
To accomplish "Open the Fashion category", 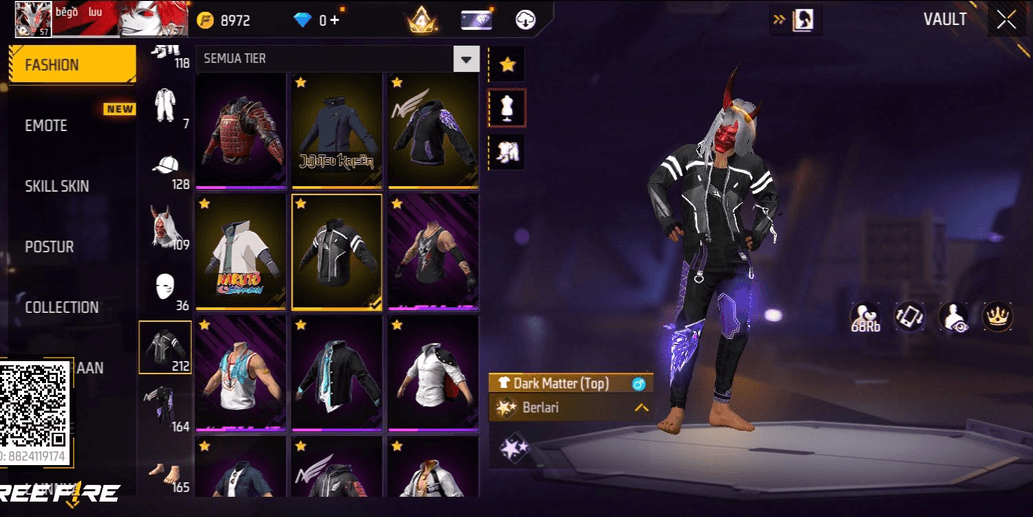I will pos(70,65).
